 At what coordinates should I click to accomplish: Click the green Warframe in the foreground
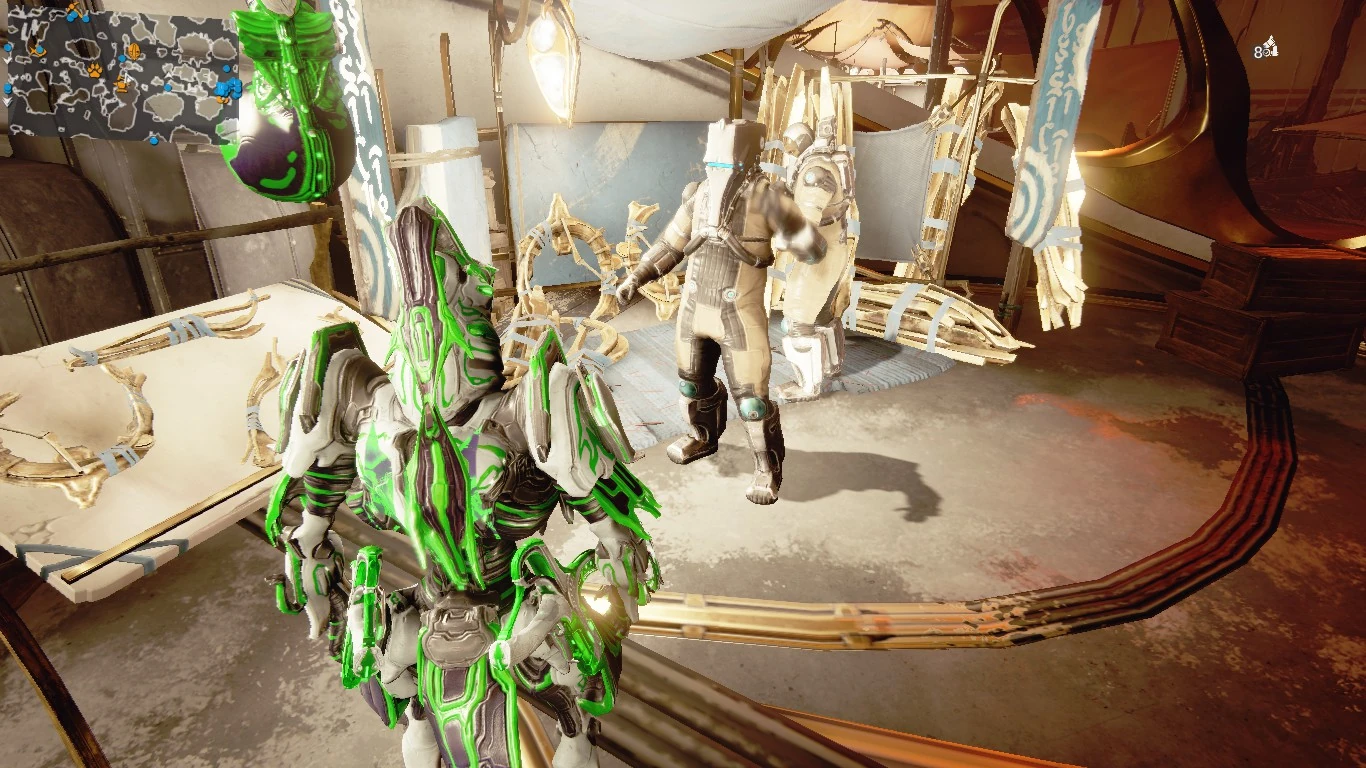(450, 480)
